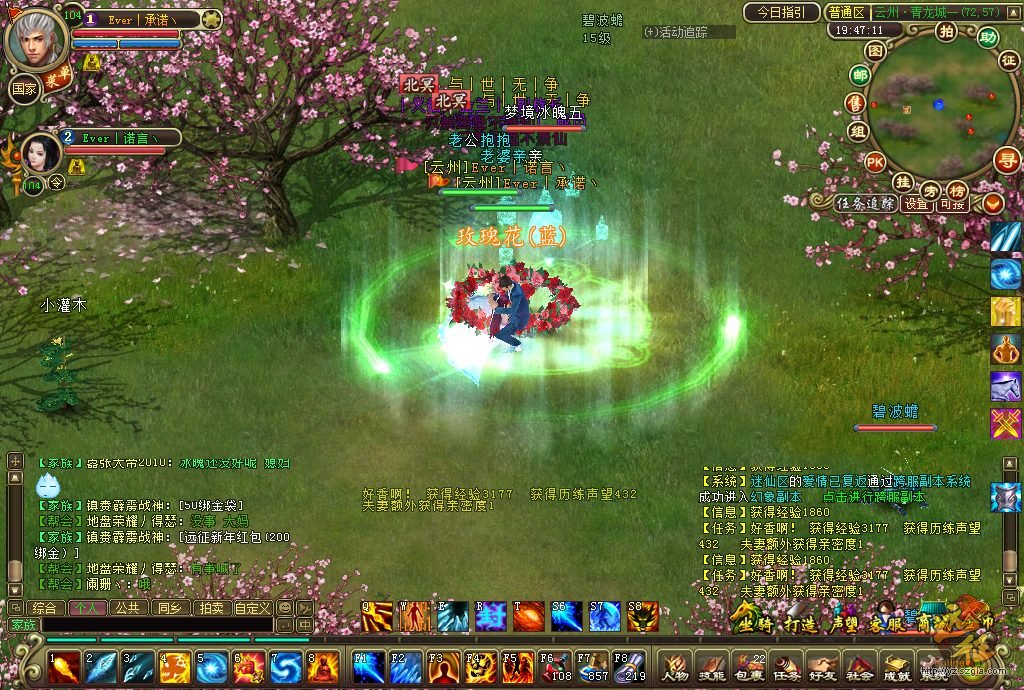The width and height of the screenshot is (1024, 690).
Task: Open the 邮 mail button
Action: 859,75
